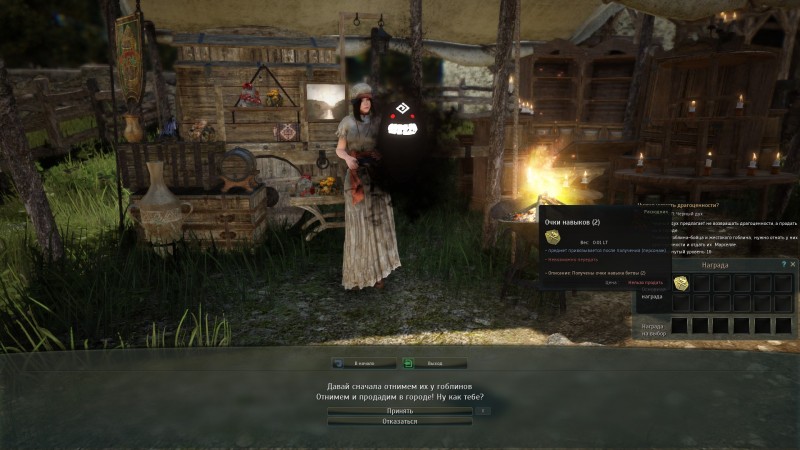This screenshot has height=450, width=800.
Task: Open help for the Награда window
Action: (784, 265)
